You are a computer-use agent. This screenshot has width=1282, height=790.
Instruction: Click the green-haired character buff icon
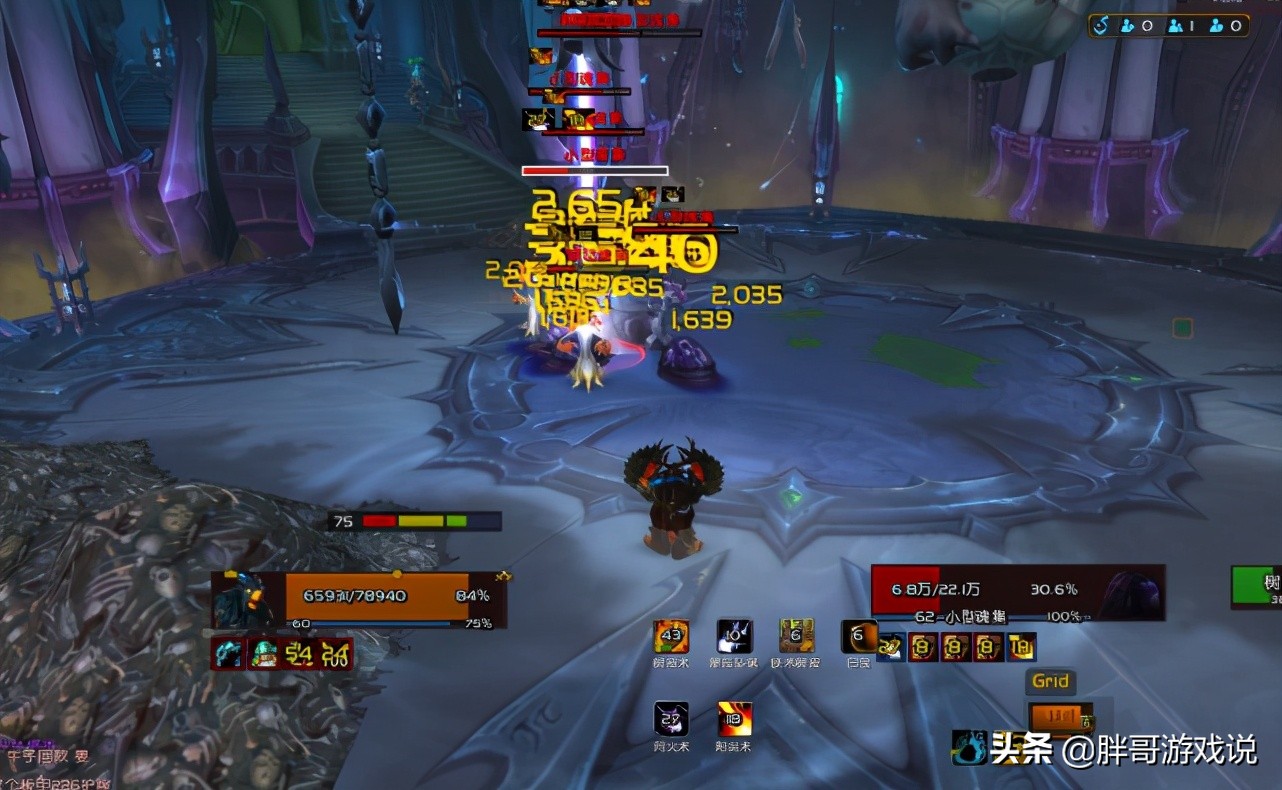tap(264, 654)
